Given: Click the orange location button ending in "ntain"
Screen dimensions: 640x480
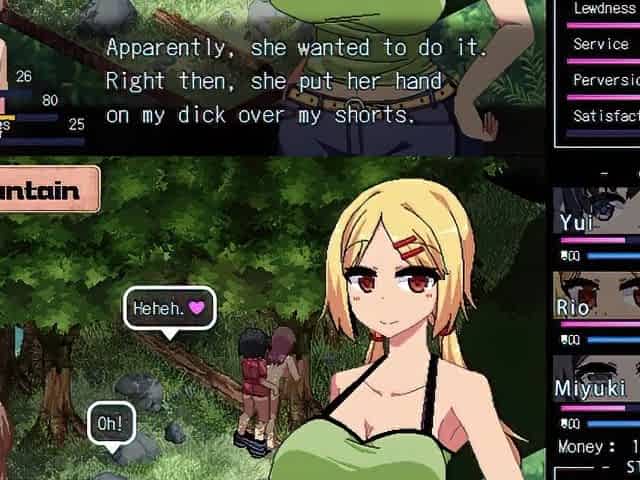Looking at the screenshot, I should 47,189.
